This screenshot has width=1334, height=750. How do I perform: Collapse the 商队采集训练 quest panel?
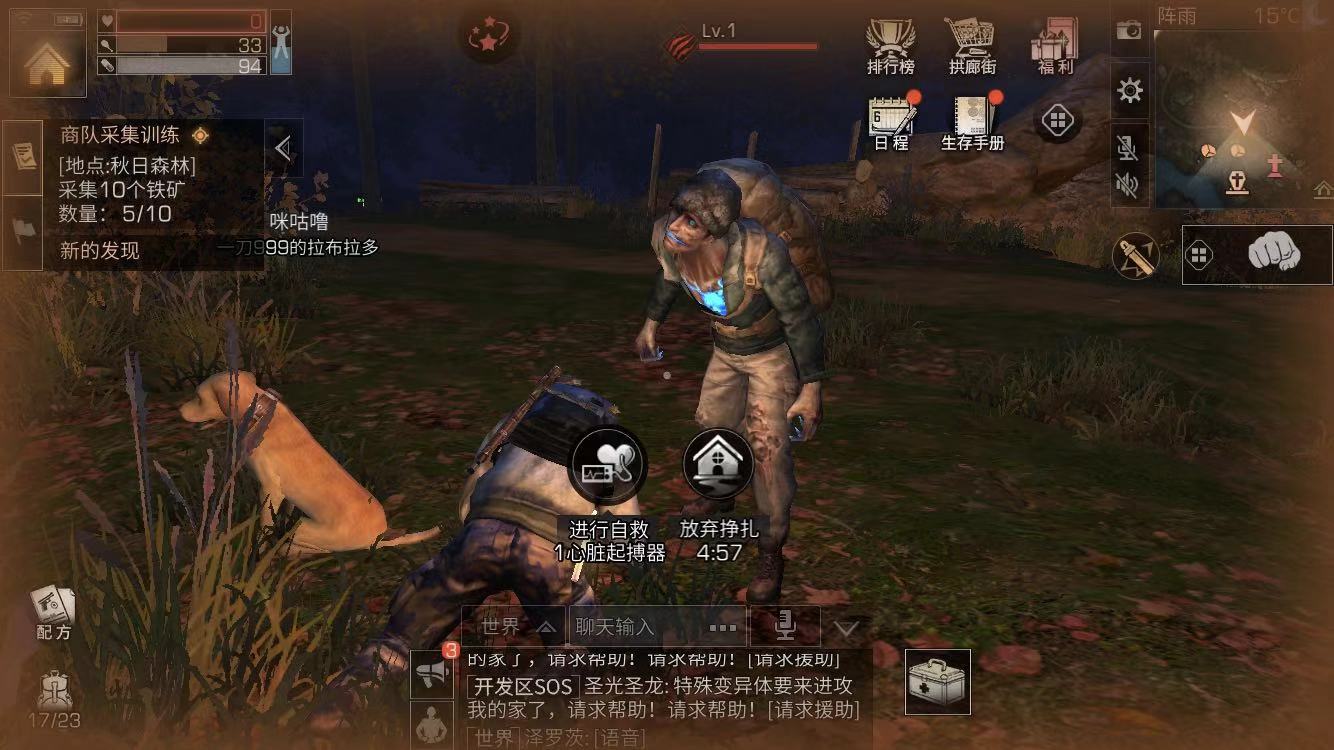click(283, 146)
